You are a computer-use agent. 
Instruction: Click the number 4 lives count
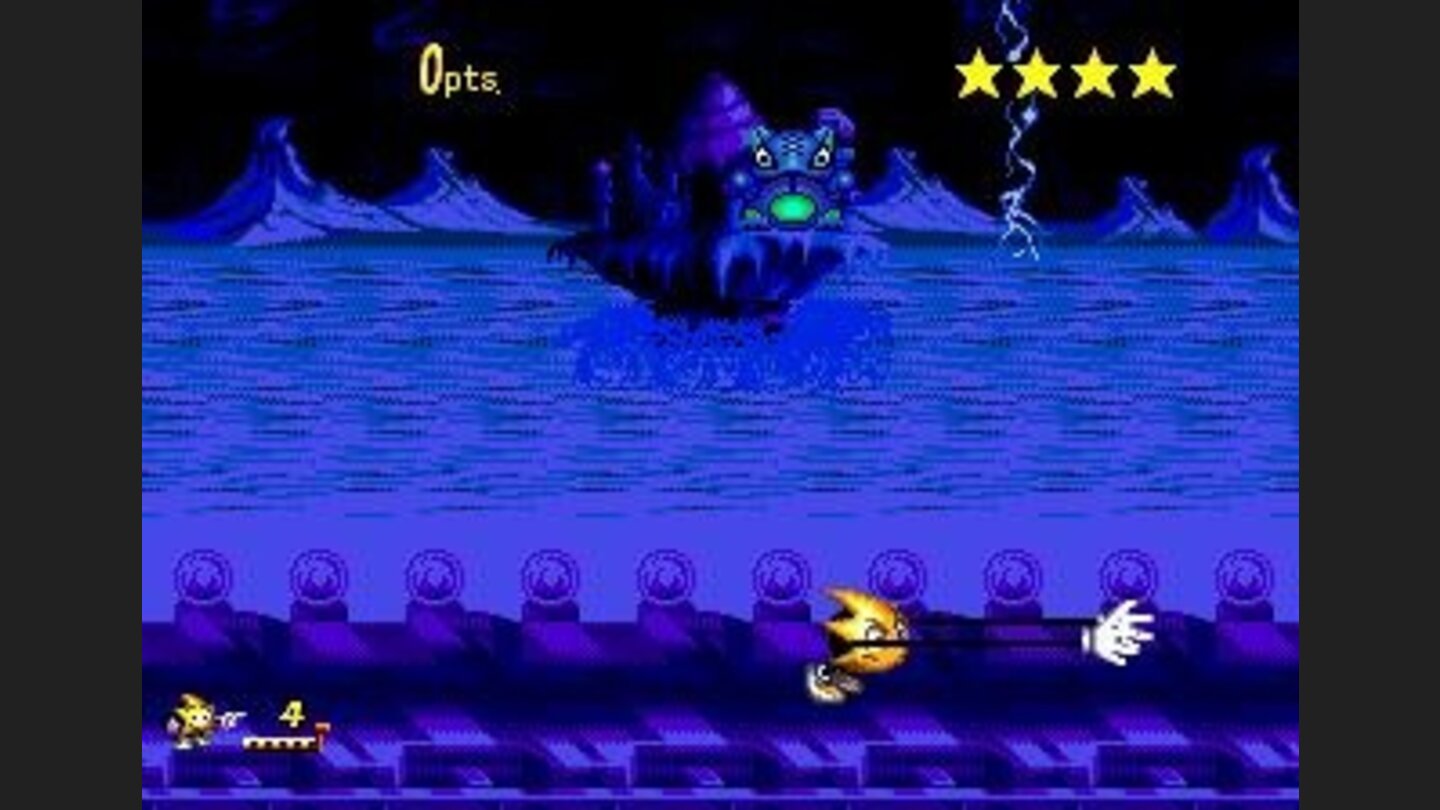pos(290,714)
